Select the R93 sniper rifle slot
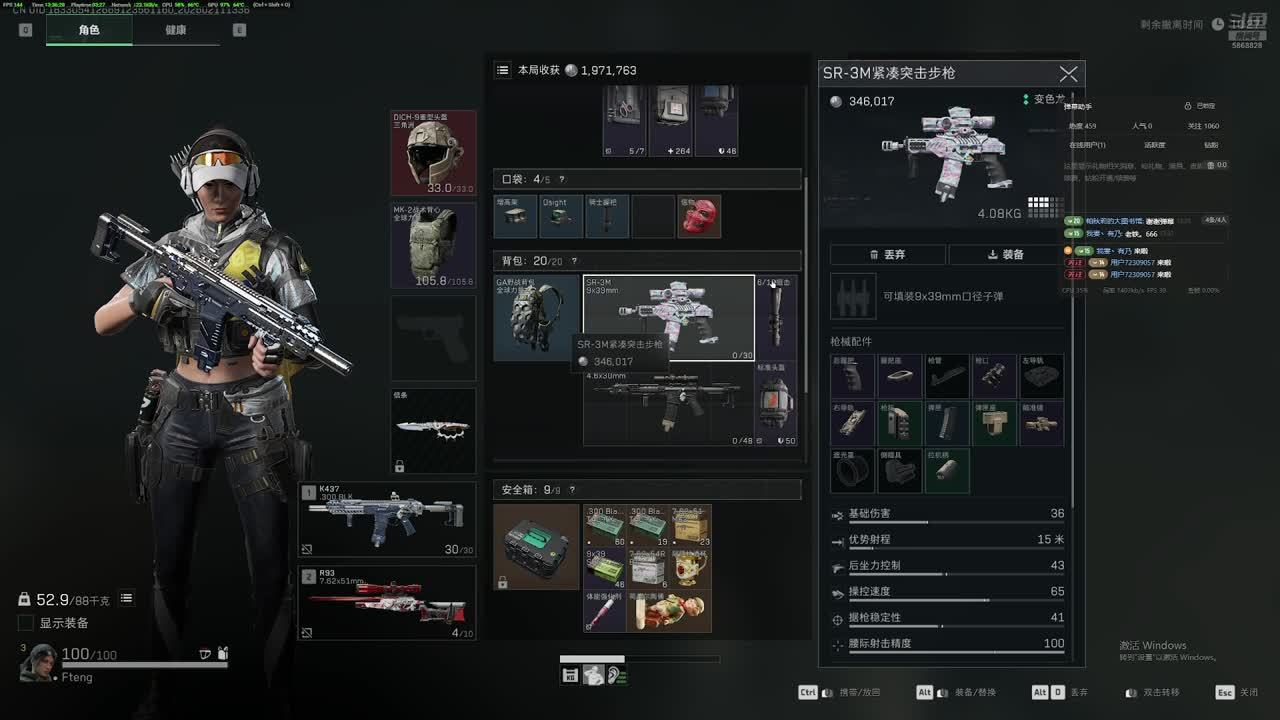The width and height of the screenshot is (1280, 720). pos(388,603)
